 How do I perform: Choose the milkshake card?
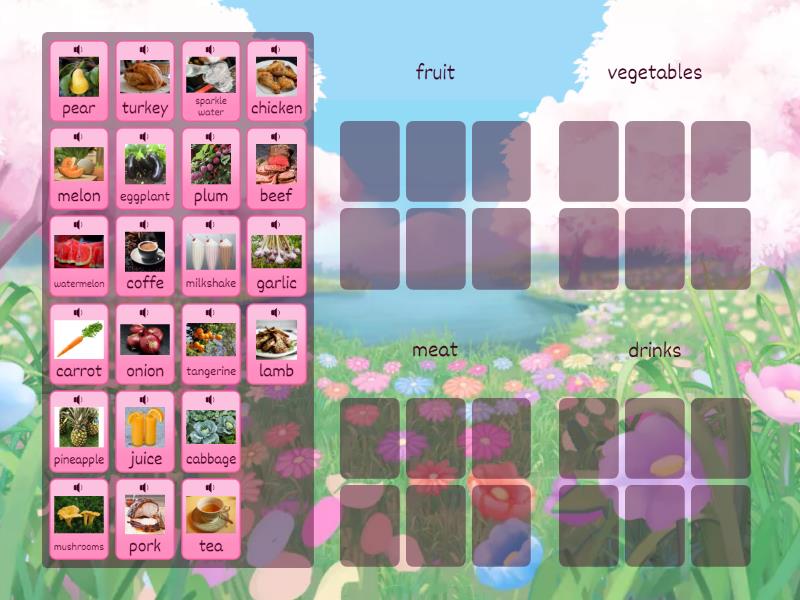211,256
